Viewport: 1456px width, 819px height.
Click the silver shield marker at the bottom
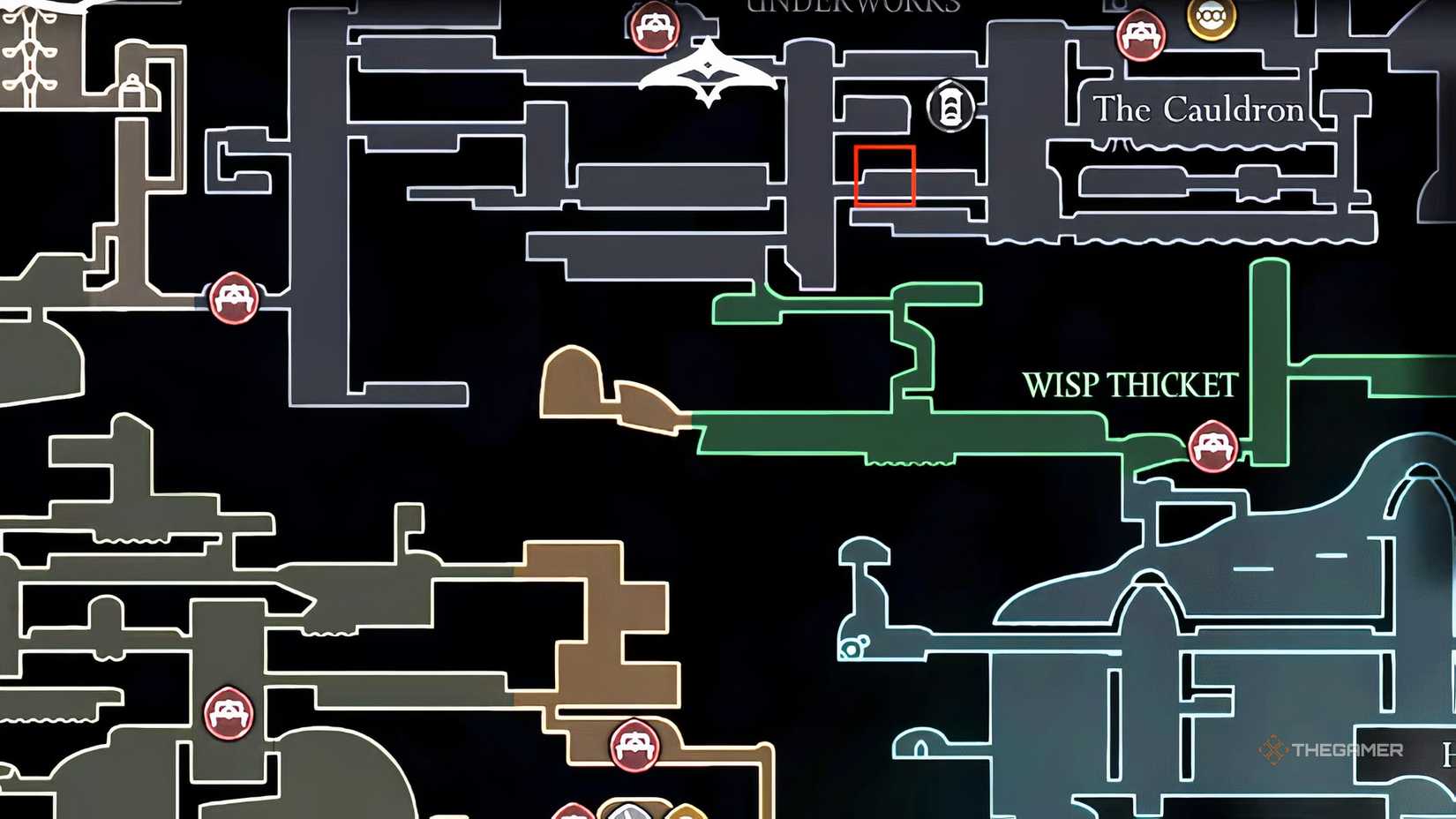(x=628, y=812)
